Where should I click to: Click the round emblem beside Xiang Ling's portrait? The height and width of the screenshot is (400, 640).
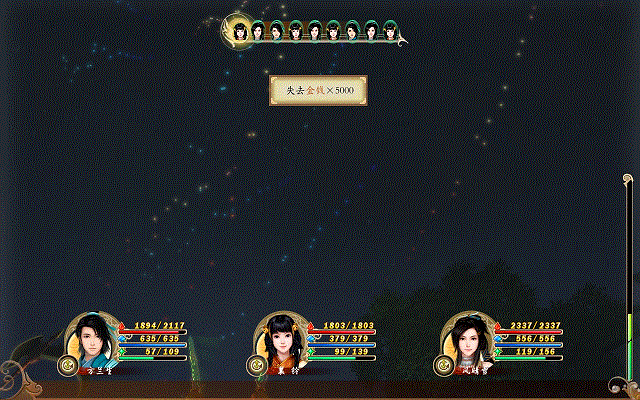[x=258, y=366]
